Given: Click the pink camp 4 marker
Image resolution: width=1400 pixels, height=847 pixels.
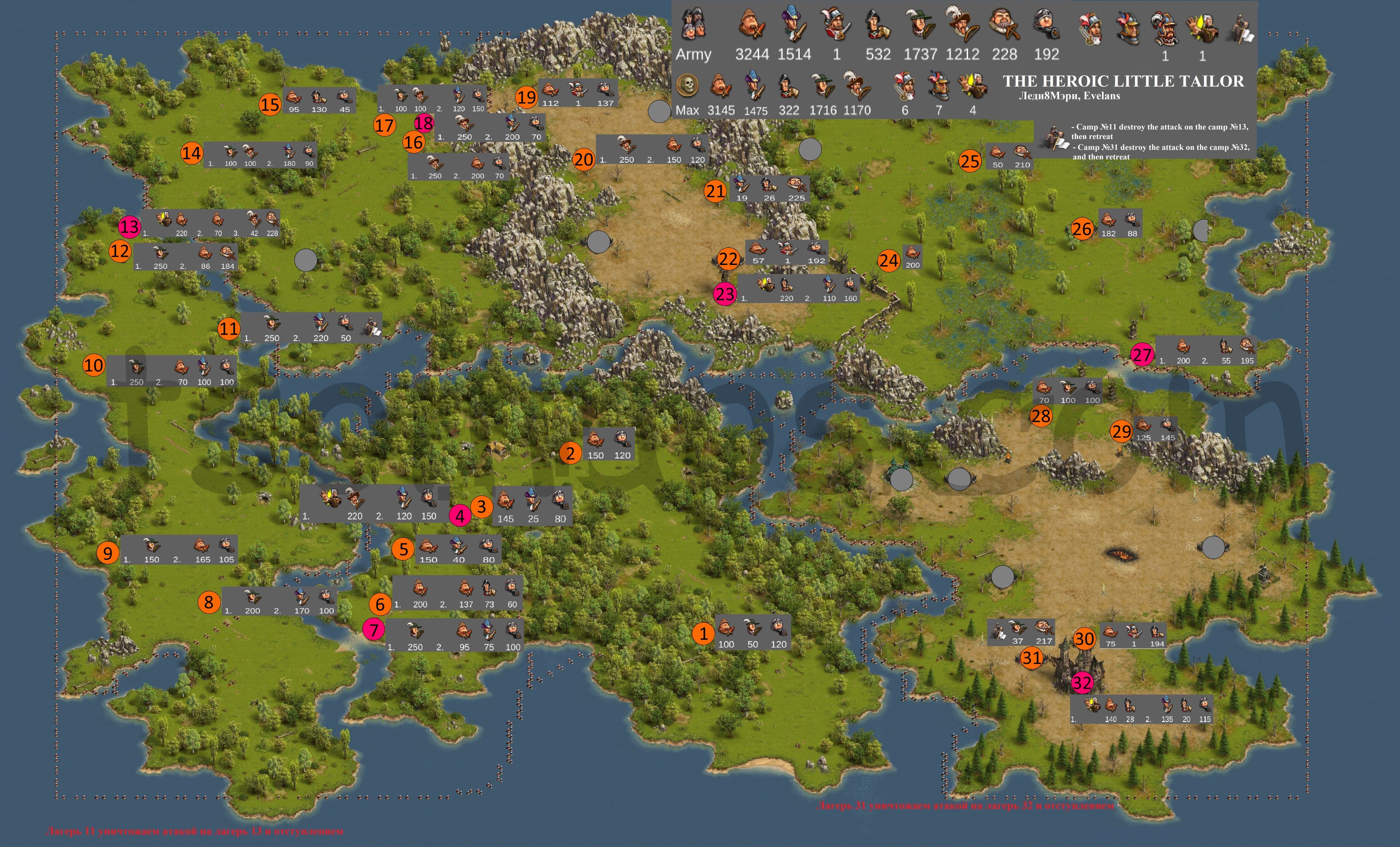Looking at the screenshot, I should [460, 516].
